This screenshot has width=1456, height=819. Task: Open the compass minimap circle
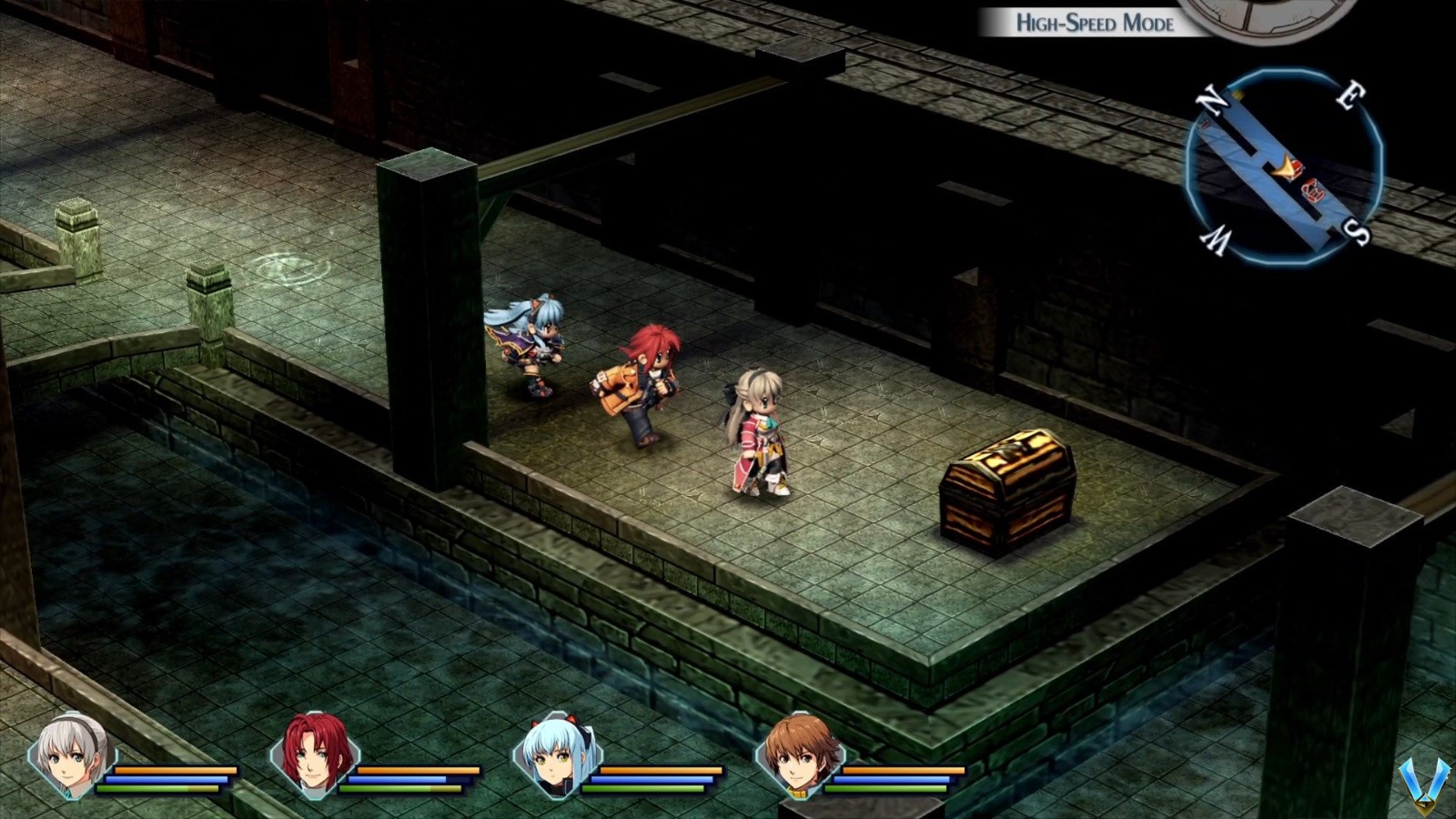[1285, 162]
